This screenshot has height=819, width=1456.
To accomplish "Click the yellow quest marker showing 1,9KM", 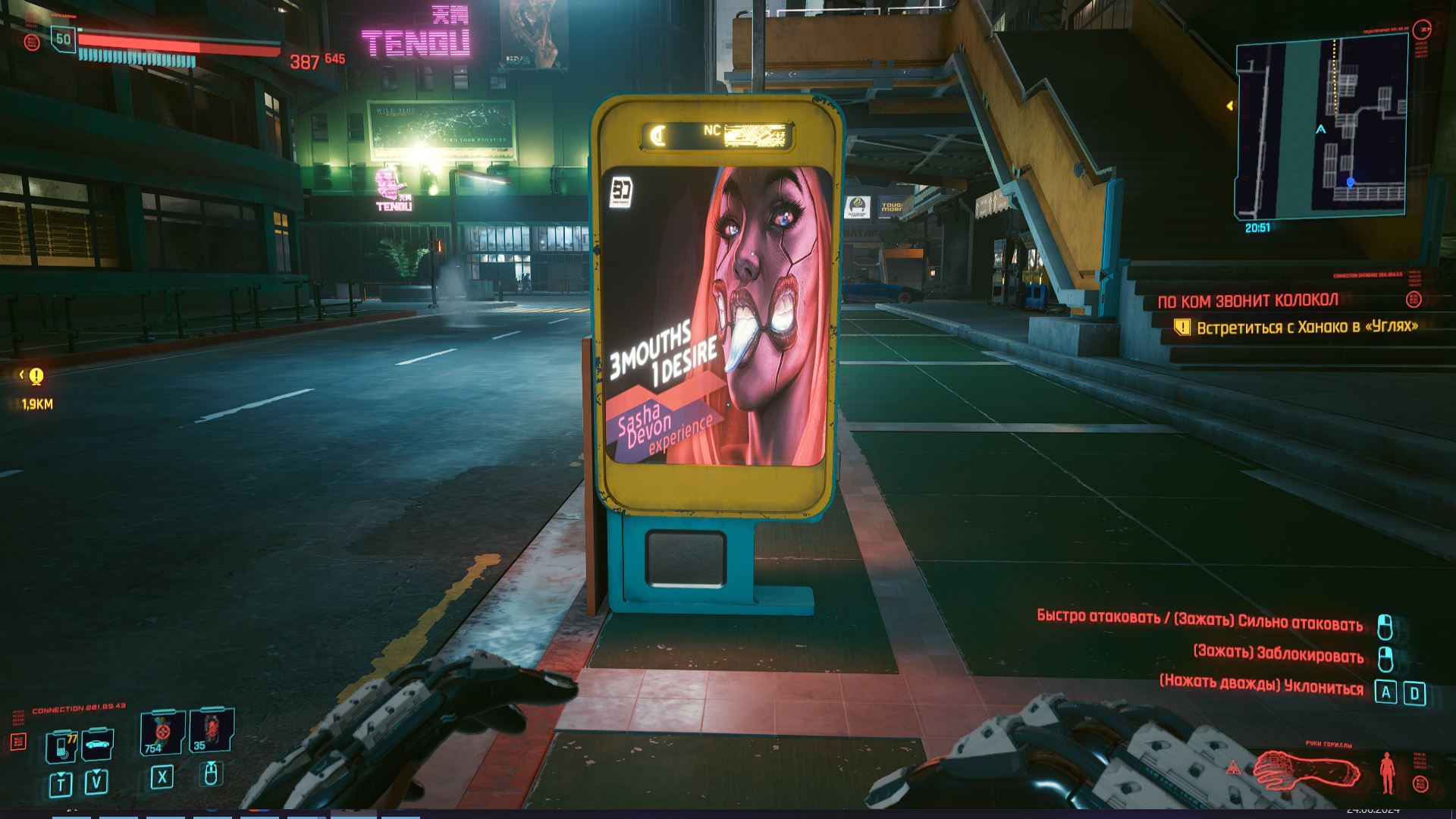I will tap(36, 376).
